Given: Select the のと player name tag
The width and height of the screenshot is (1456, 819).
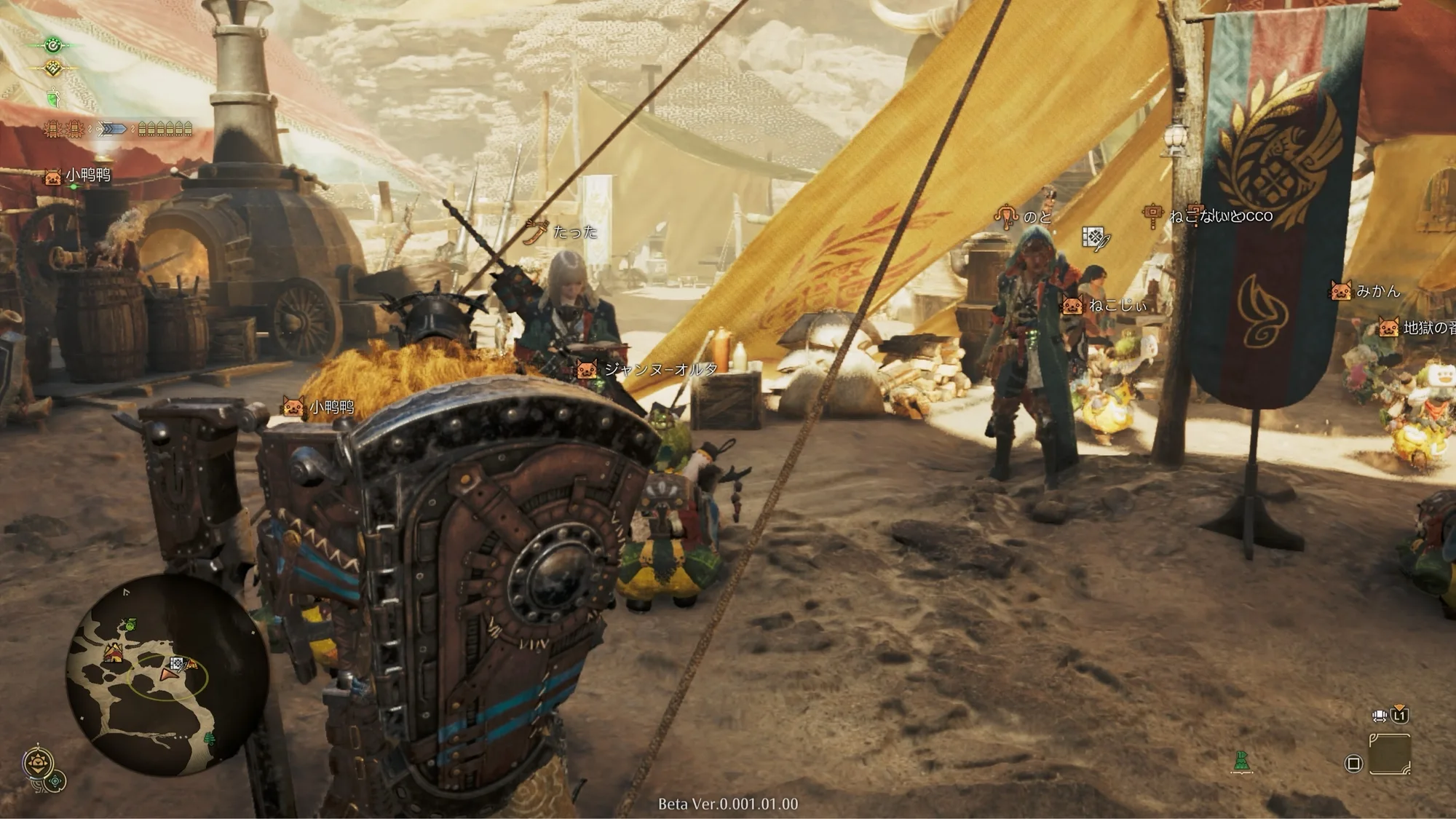Looking at the screenshot, I should (1037, 217).
